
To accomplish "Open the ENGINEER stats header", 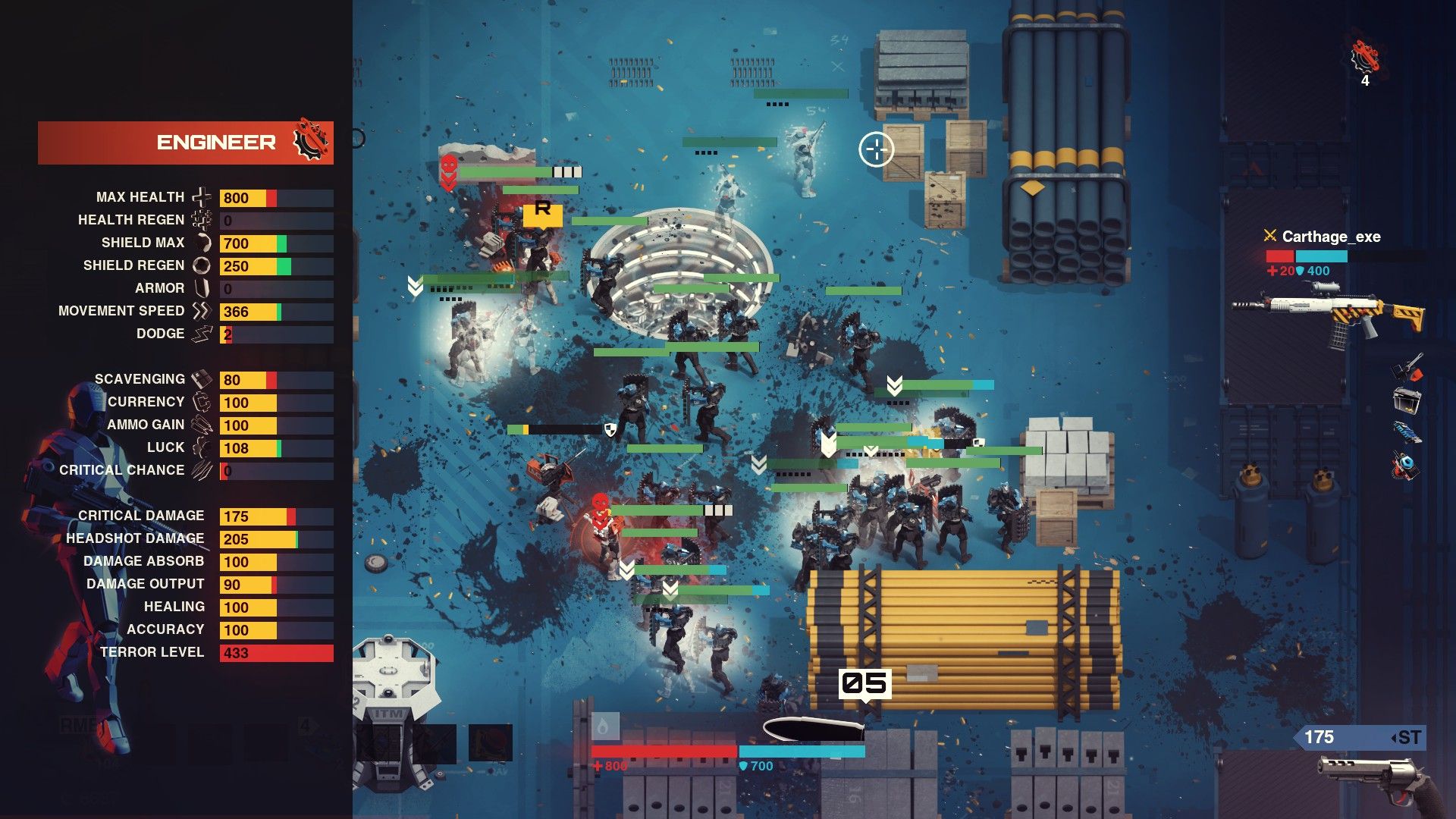I will point(216,141).
